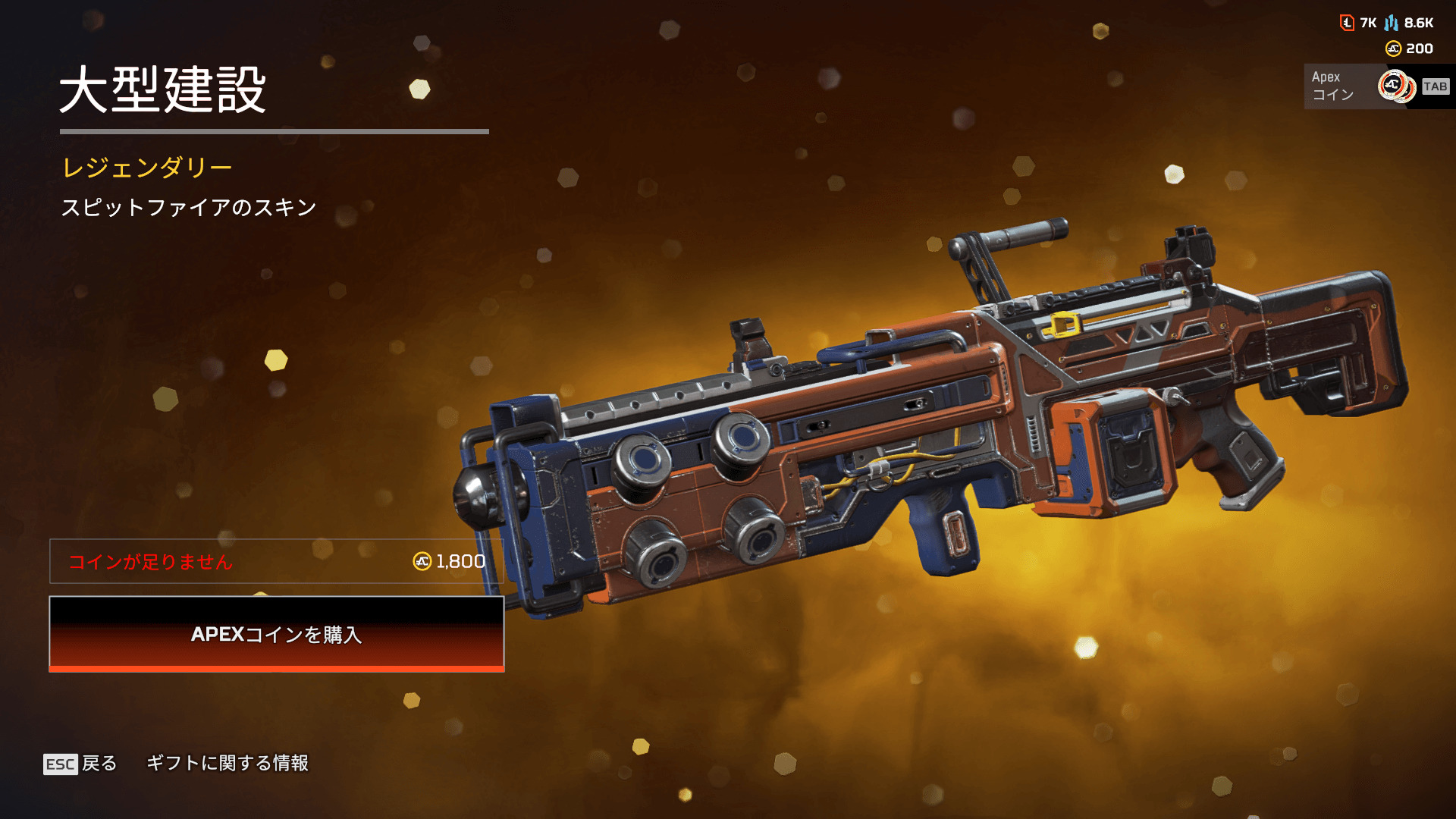Open ギフトに関する情報 link
The width and height of the screenshot is (1456, 819).
227,763
